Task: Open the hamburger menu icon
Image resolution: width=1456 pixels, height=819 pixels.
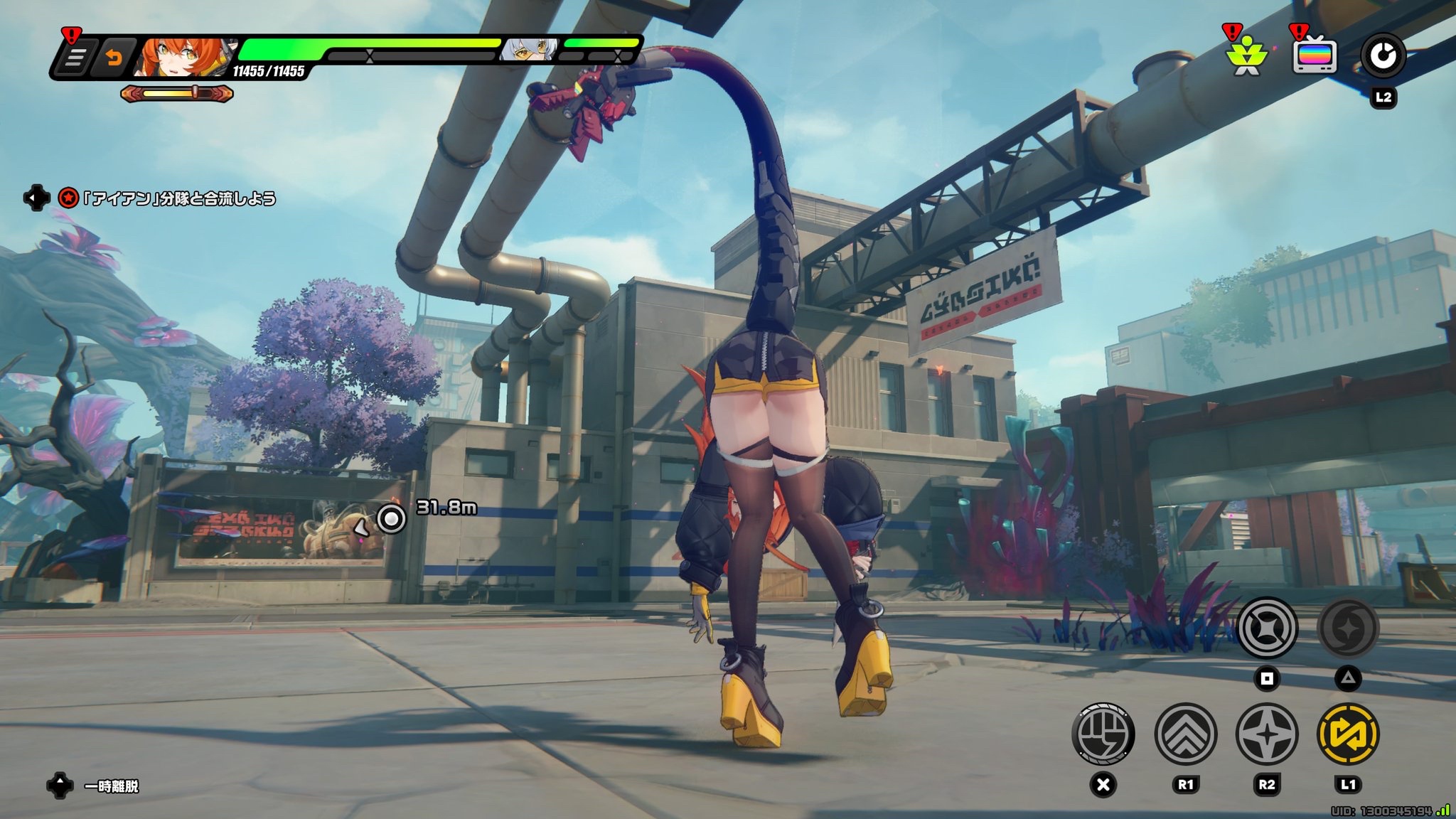Action: coord(73,58)
